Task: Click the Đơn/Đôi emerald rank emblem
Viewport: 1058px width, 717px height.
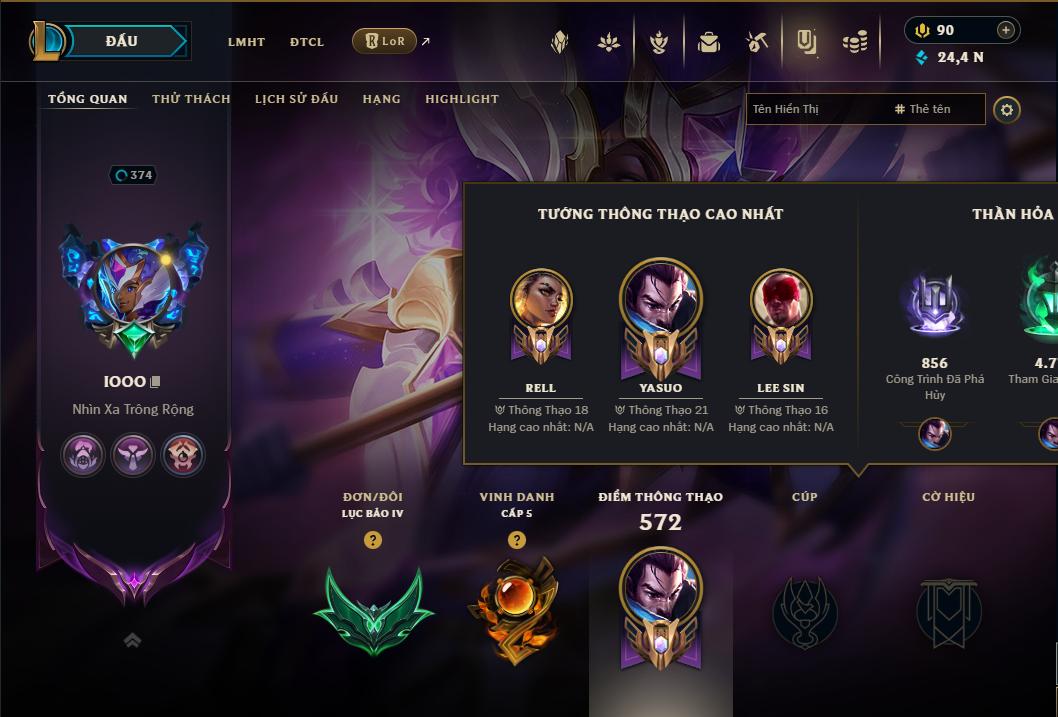Action: tap(373, 610)
